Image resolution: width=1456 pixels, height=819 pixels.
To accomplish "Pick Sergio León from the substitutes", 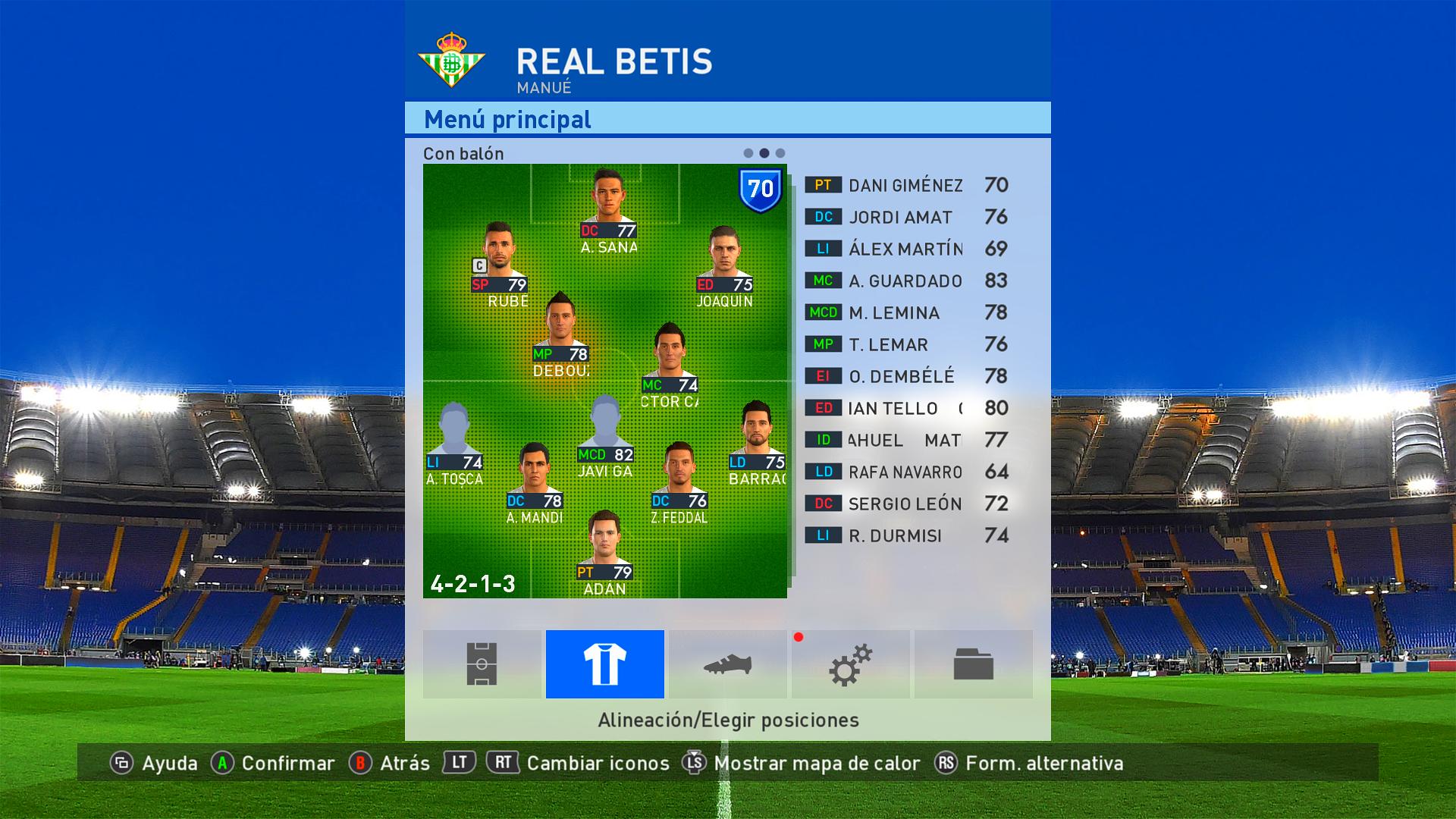I will click(906, 504).
